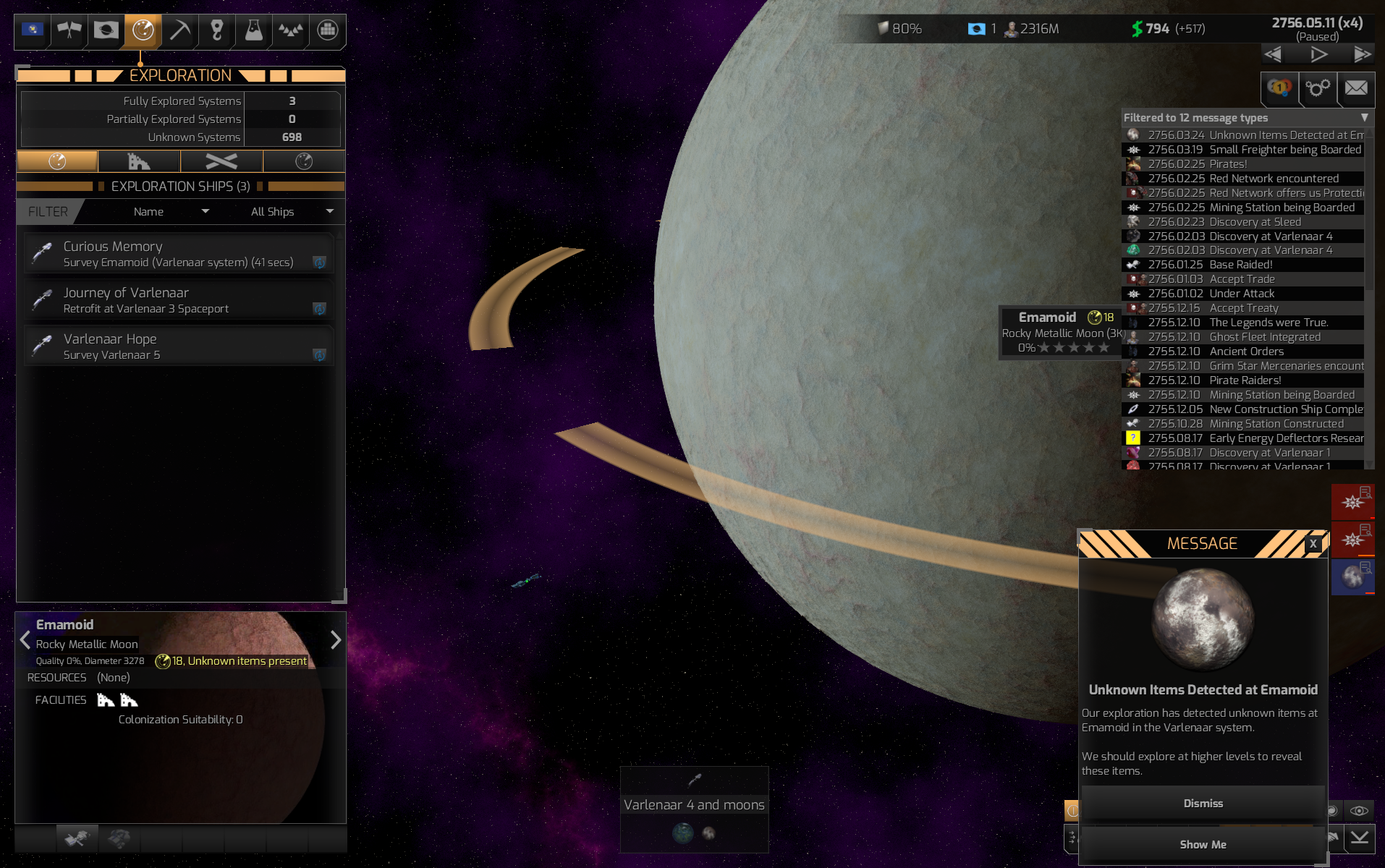Increase game speed with the right arrow
1385x868 pixels.
coord(1362,54)
